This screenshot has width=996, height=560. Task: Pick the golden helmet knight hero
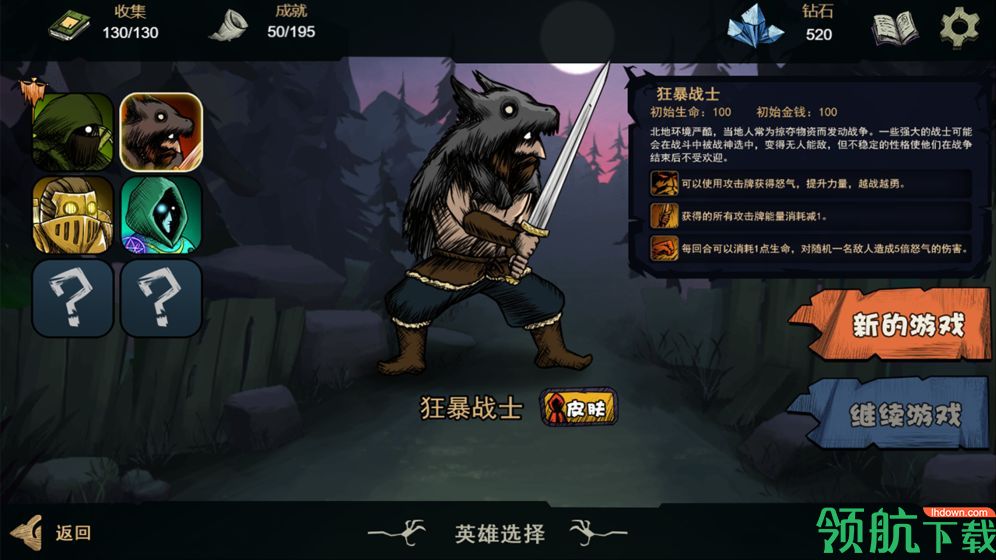click(x=72, y=214)
